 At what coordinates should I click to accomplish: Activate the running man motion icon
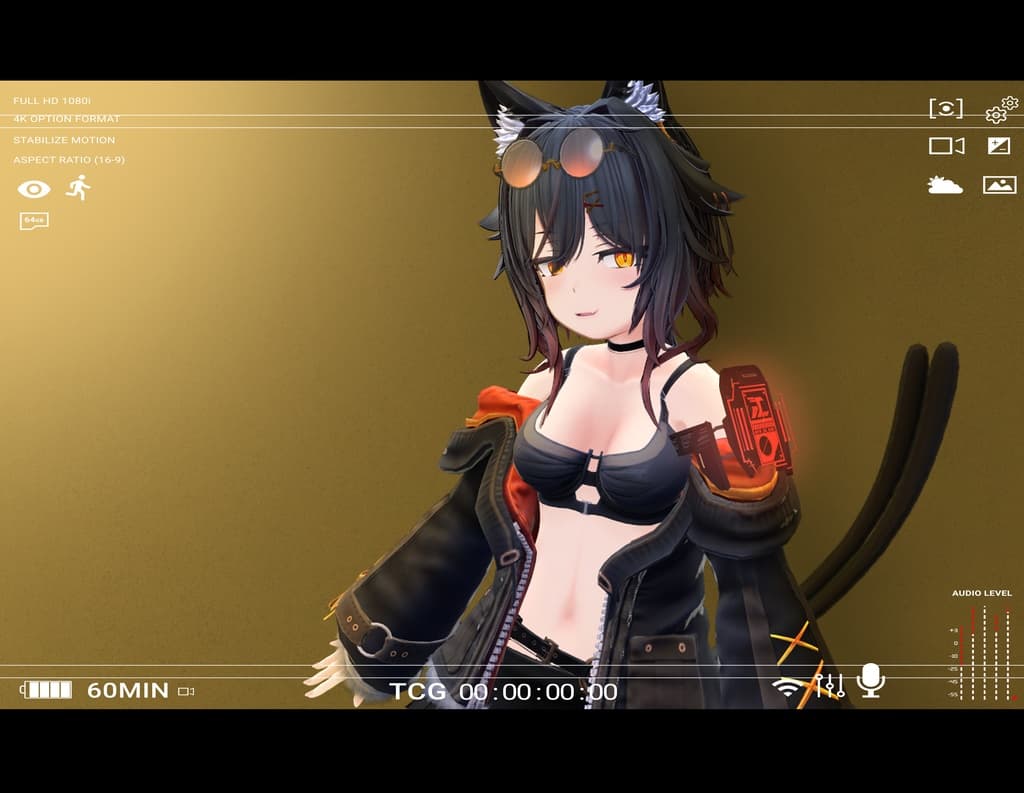[78, 187]
